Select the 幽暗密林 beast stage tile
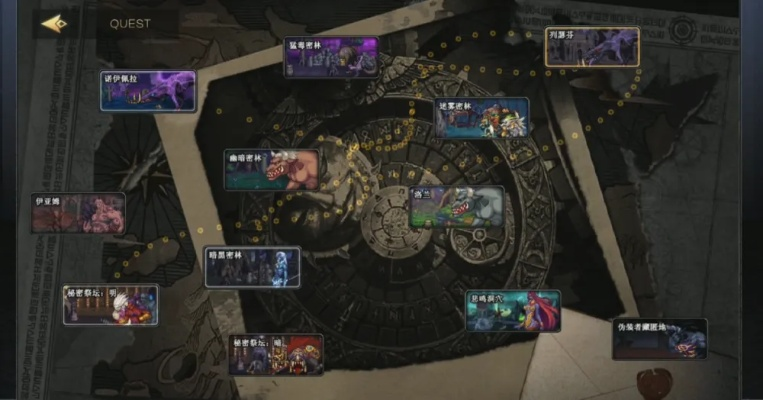 [x=272, y=170]
